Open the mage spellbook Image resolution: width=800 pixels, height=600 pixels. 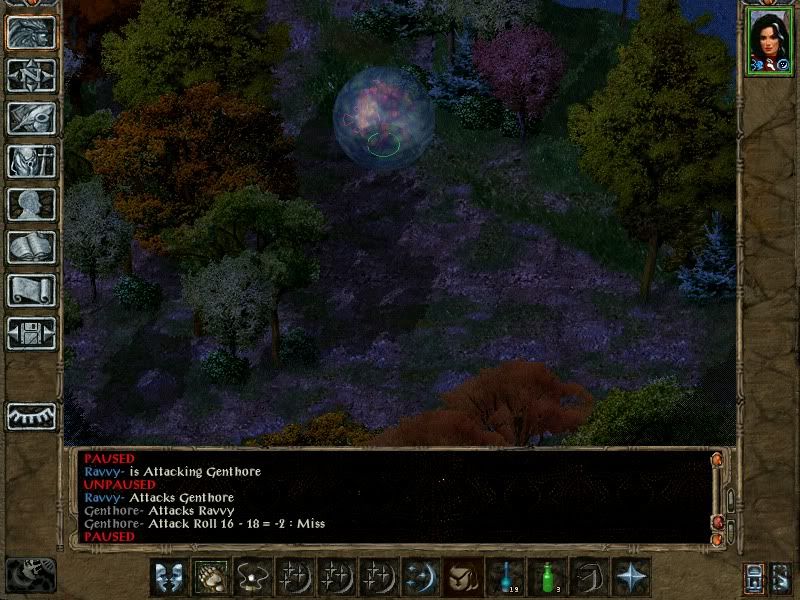[31, 247]
